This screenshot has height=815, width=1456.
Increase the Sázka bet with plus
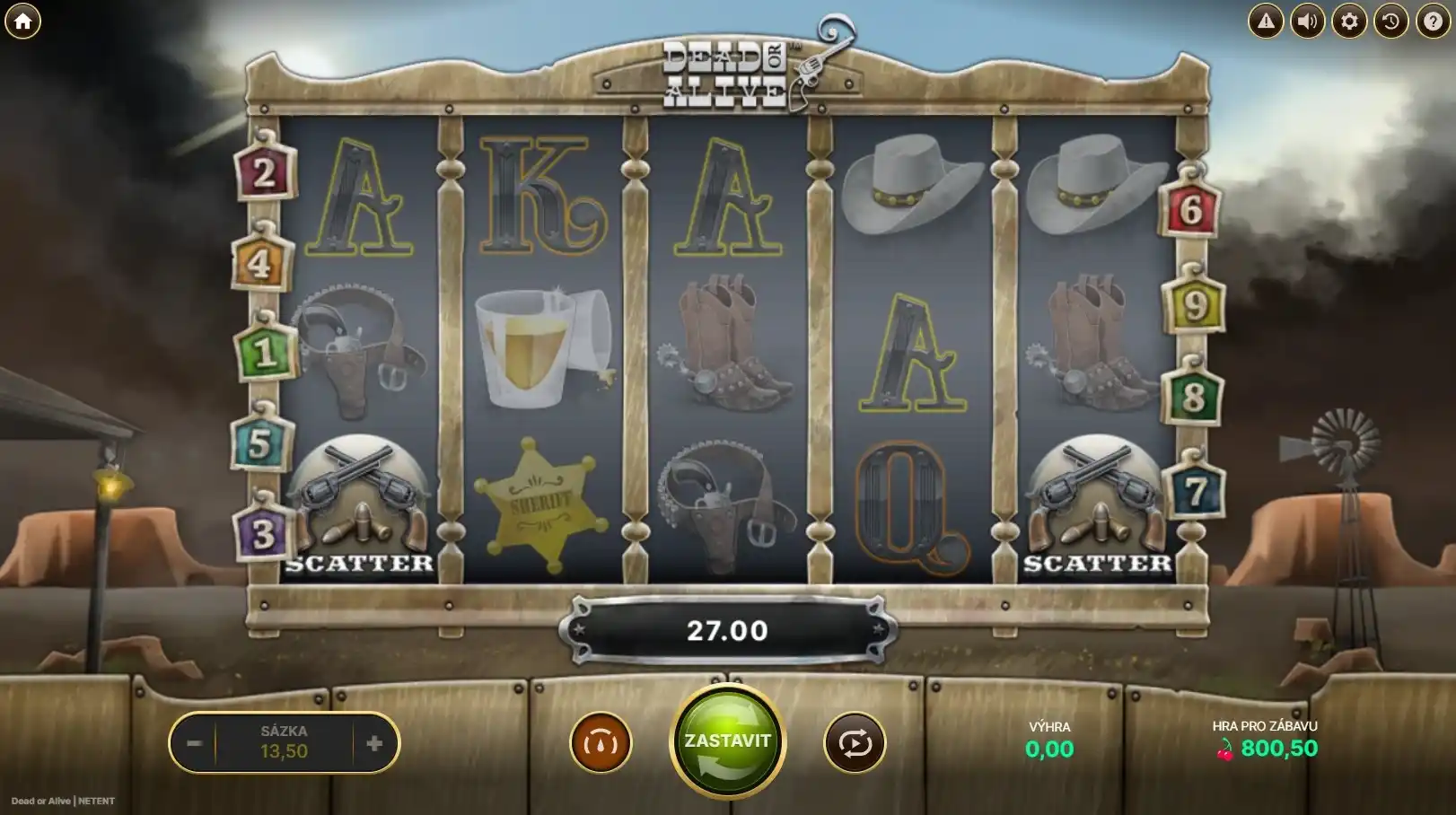click(374, 743)
